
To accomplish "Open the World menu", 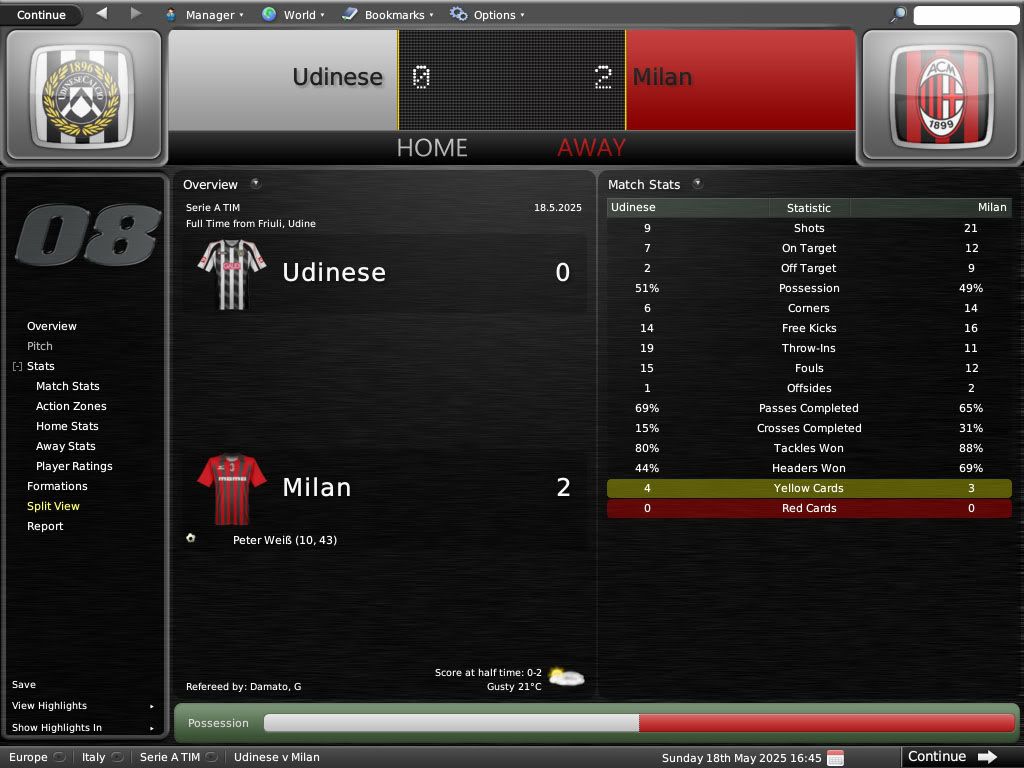I will pyautogui.click(x=293, y=15).
